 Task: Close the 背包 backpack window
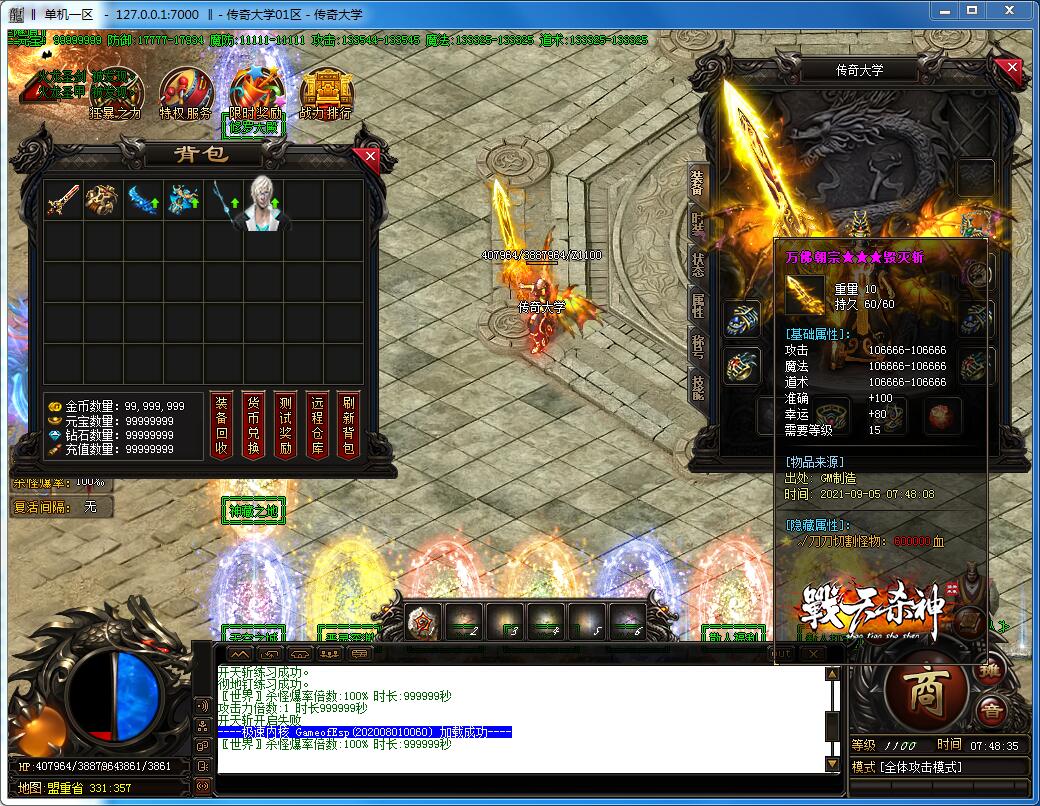tap(371, 156)
